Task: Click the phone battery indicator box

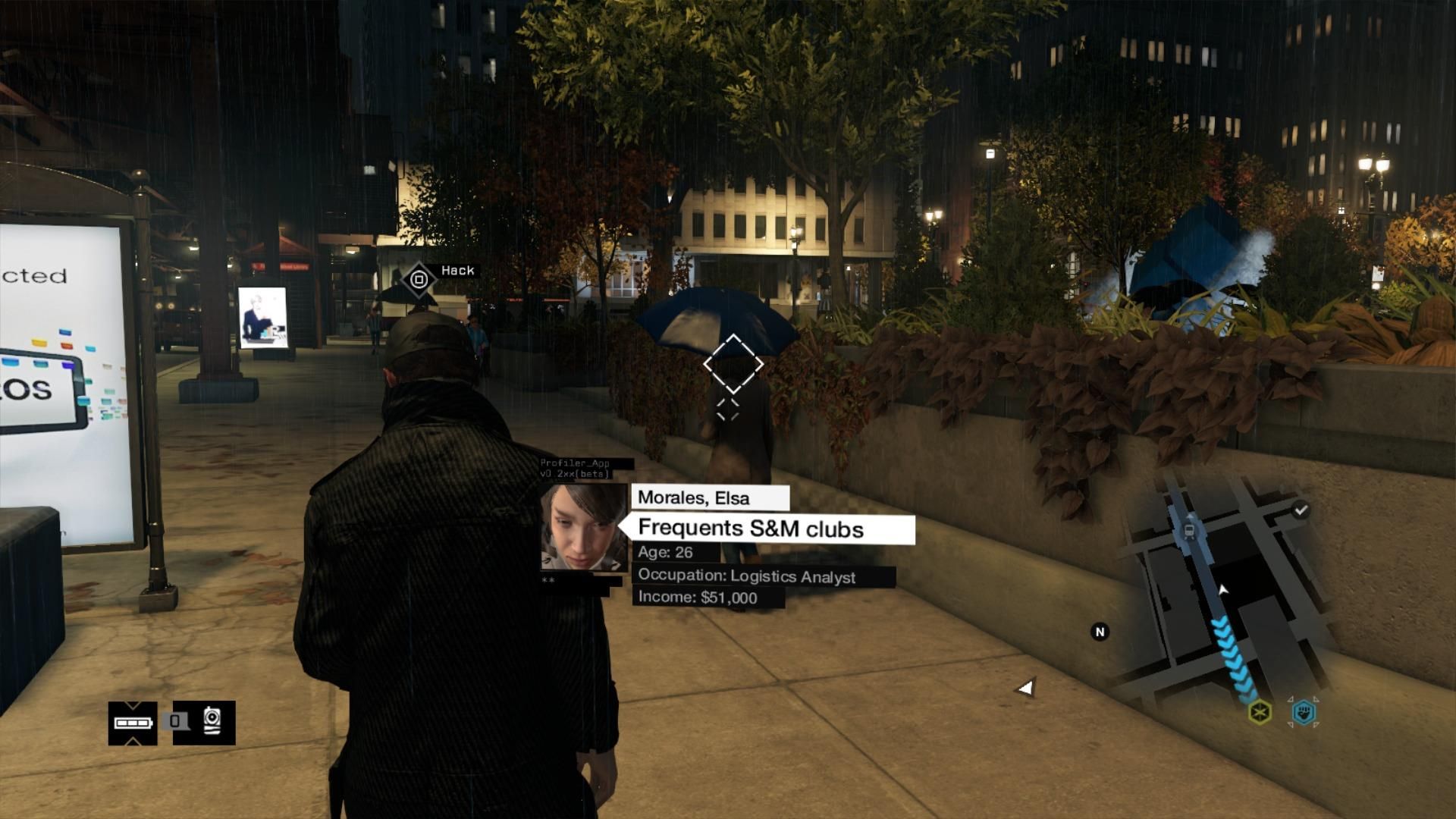Action: coord(133,723)
